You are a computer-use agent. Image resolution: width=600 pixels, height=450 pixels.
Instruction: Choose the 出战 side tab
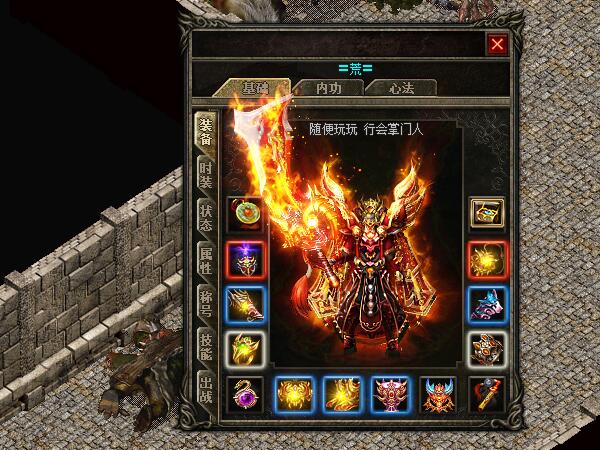point(205,384)
